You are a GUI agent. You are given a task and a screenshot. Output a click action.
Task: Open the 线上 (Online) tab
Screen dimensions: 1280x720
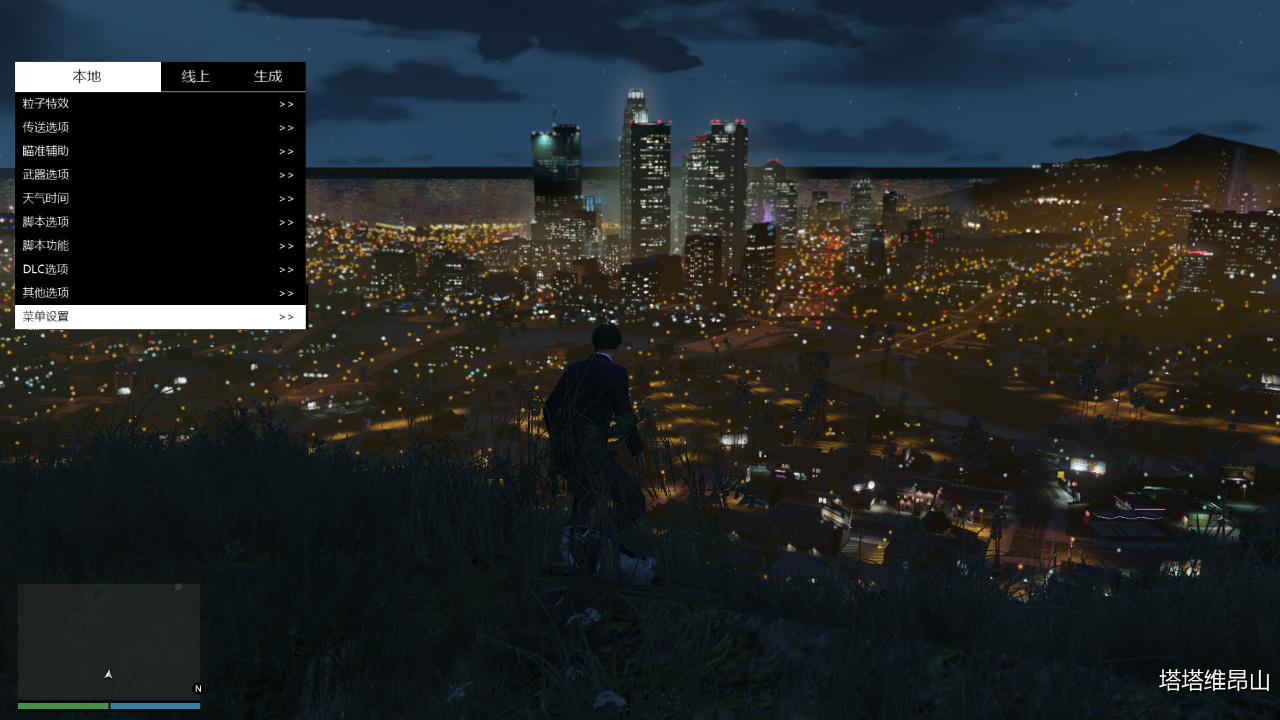coord(195,77)
